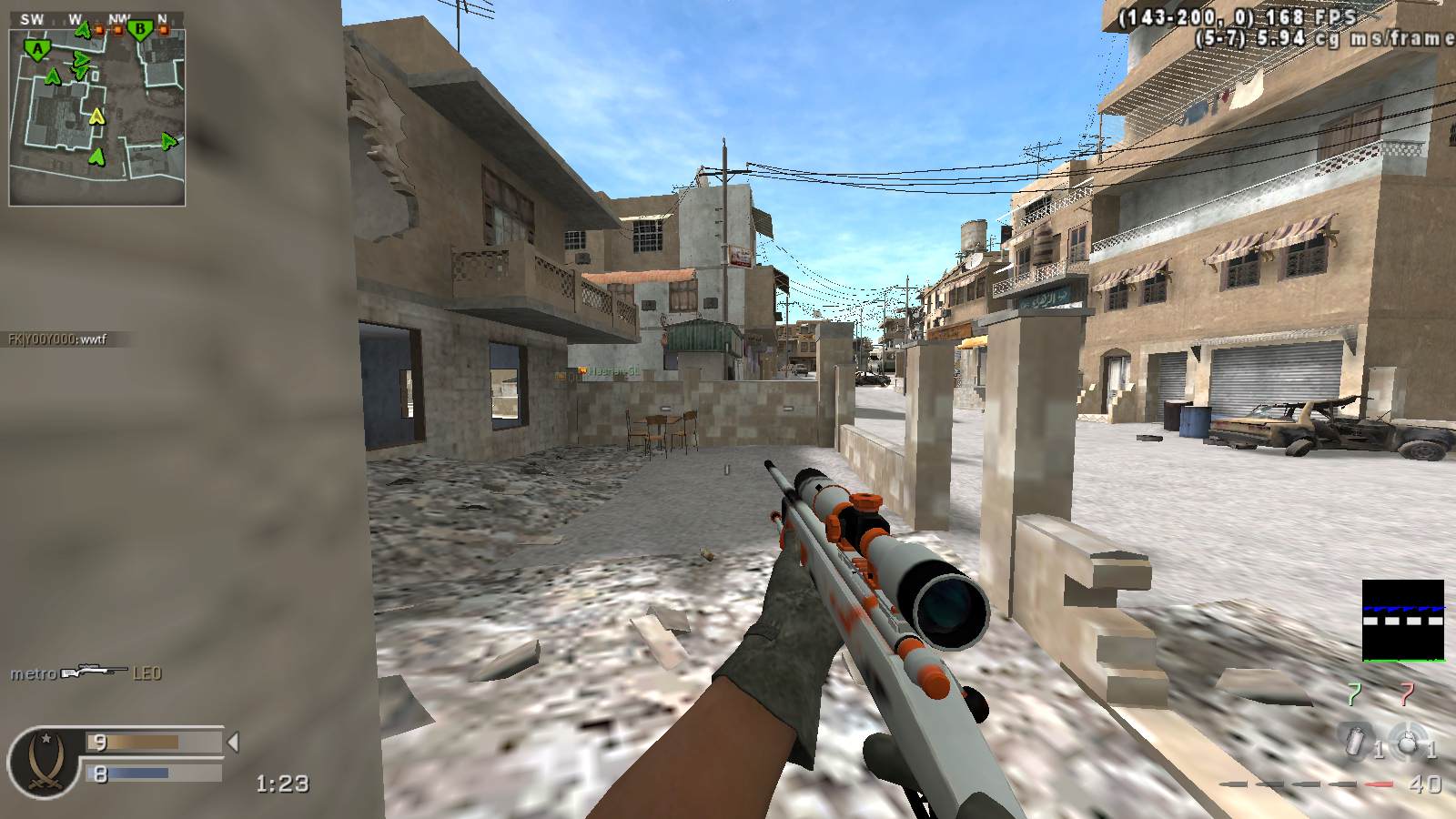
Task: Click the black lagometer graph
Action: 1402,621
